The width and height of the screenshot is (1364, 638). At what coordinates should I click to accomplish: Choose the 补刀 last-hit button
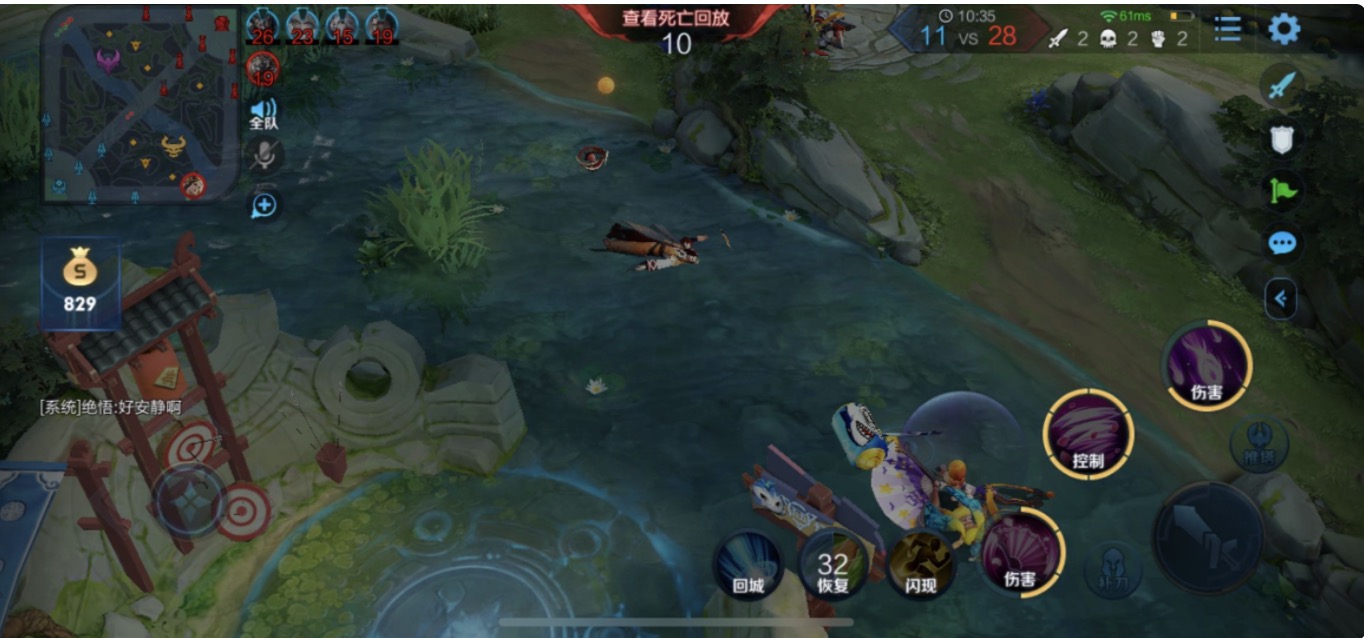pyautogui.click(x=1112, y=570)
